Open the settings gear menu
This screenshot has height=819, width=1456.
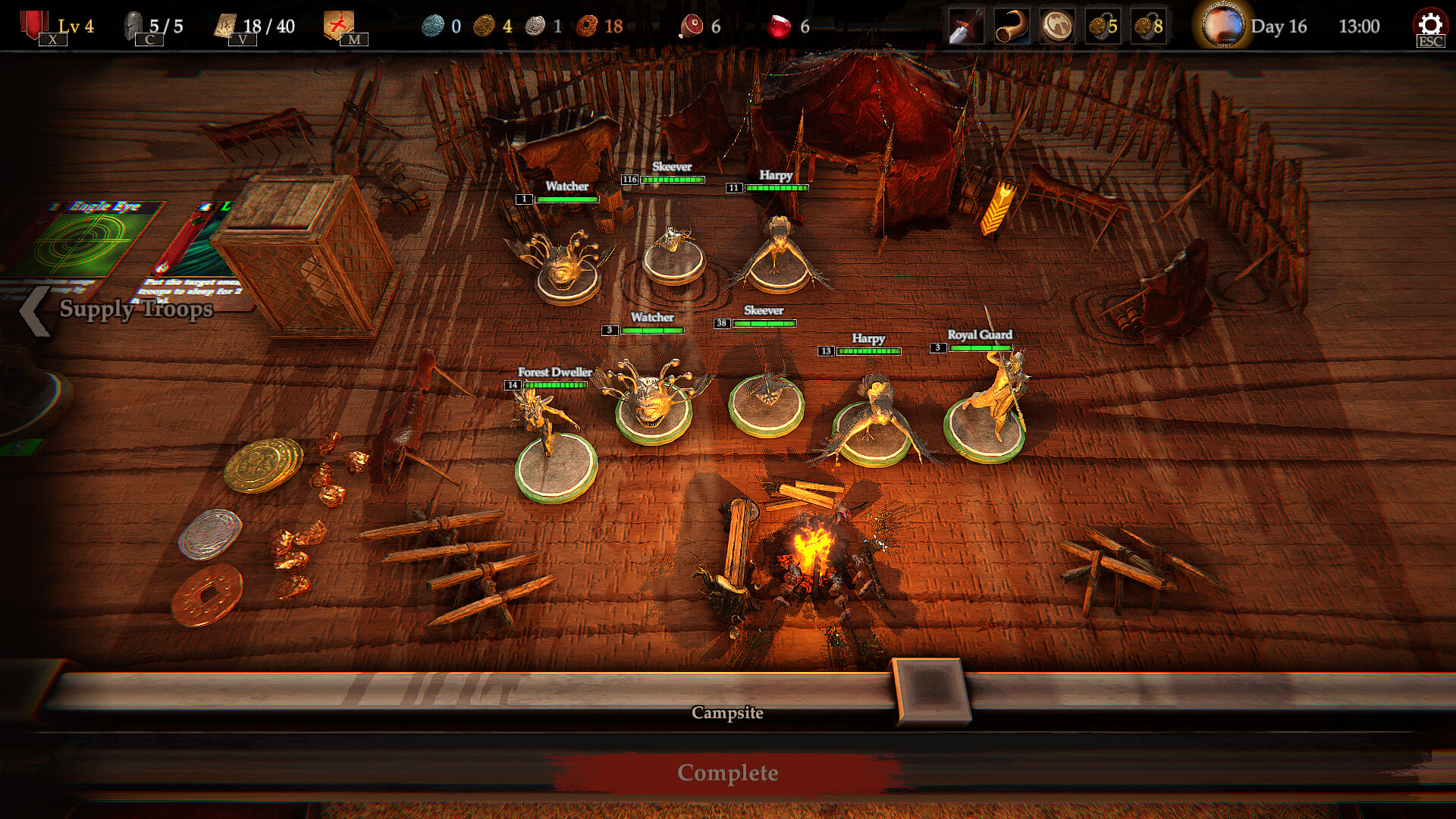point(1429,25)
